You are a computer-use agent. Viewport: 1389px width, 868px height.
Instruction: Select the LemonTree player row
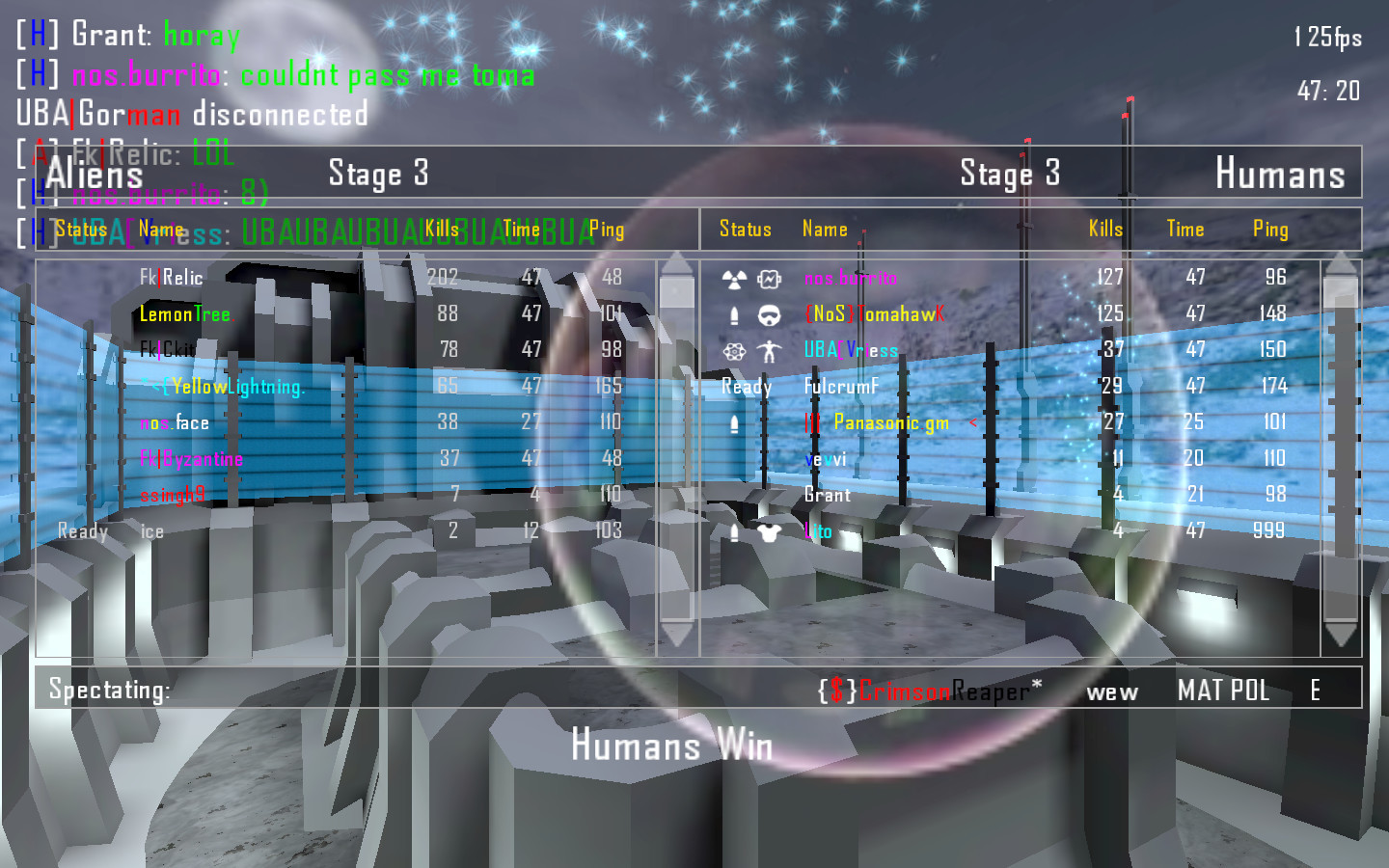(185, 314)
